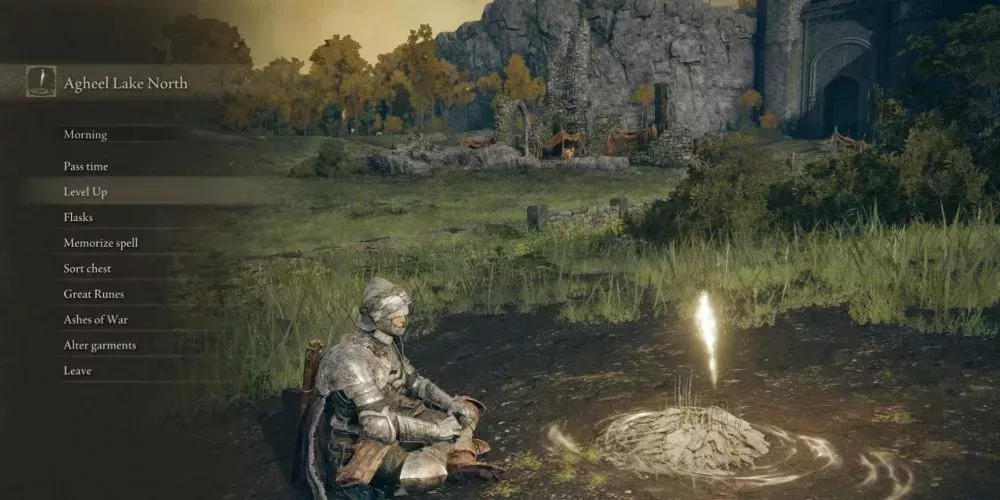
Task: Open the Flasks menu entry
Action: coord(78,217)
